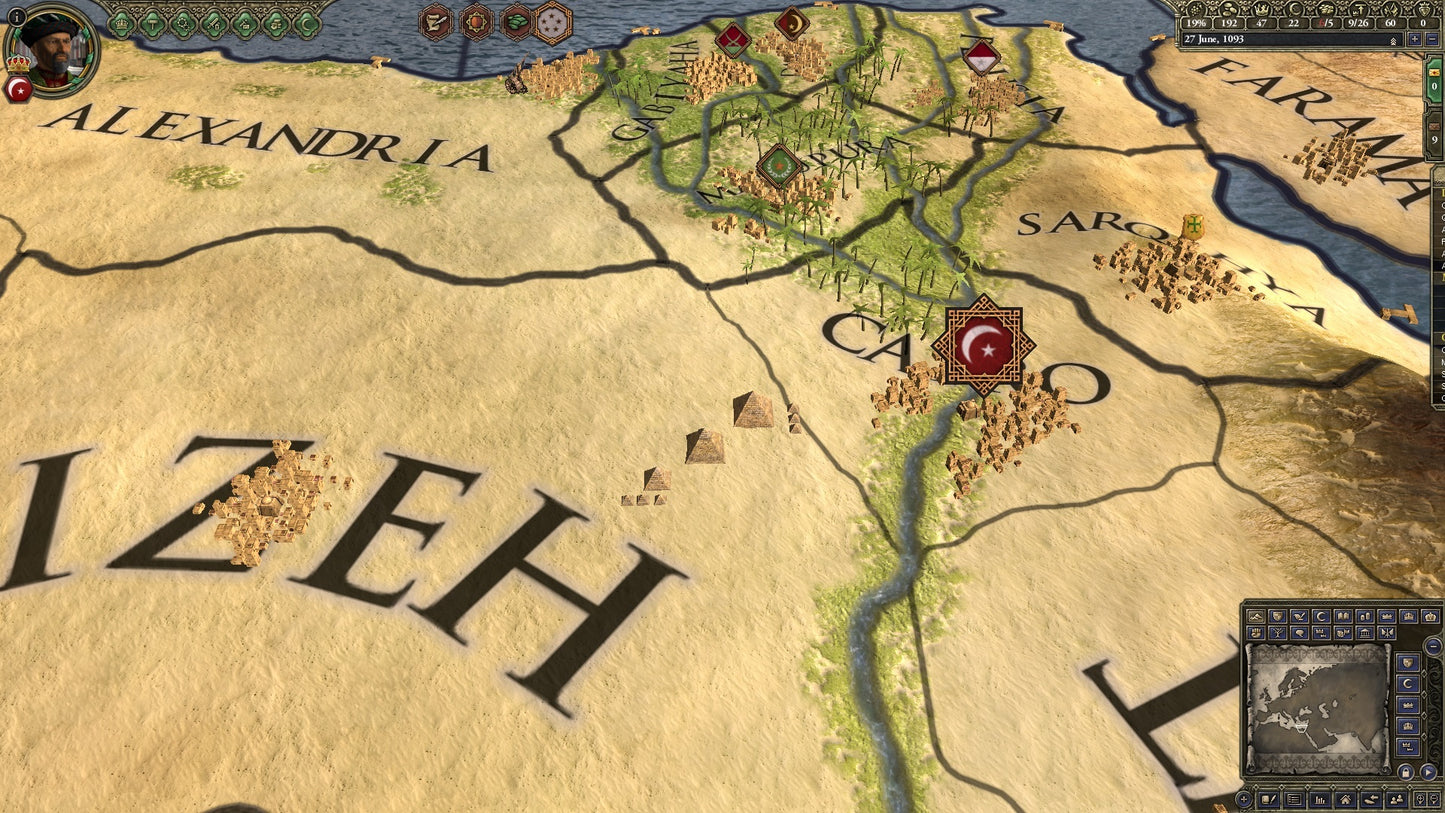The height and width of the screenshot is (813, 1445).
Task: Decrease game speed with the minus button
Action: (x=1431, y=39)
